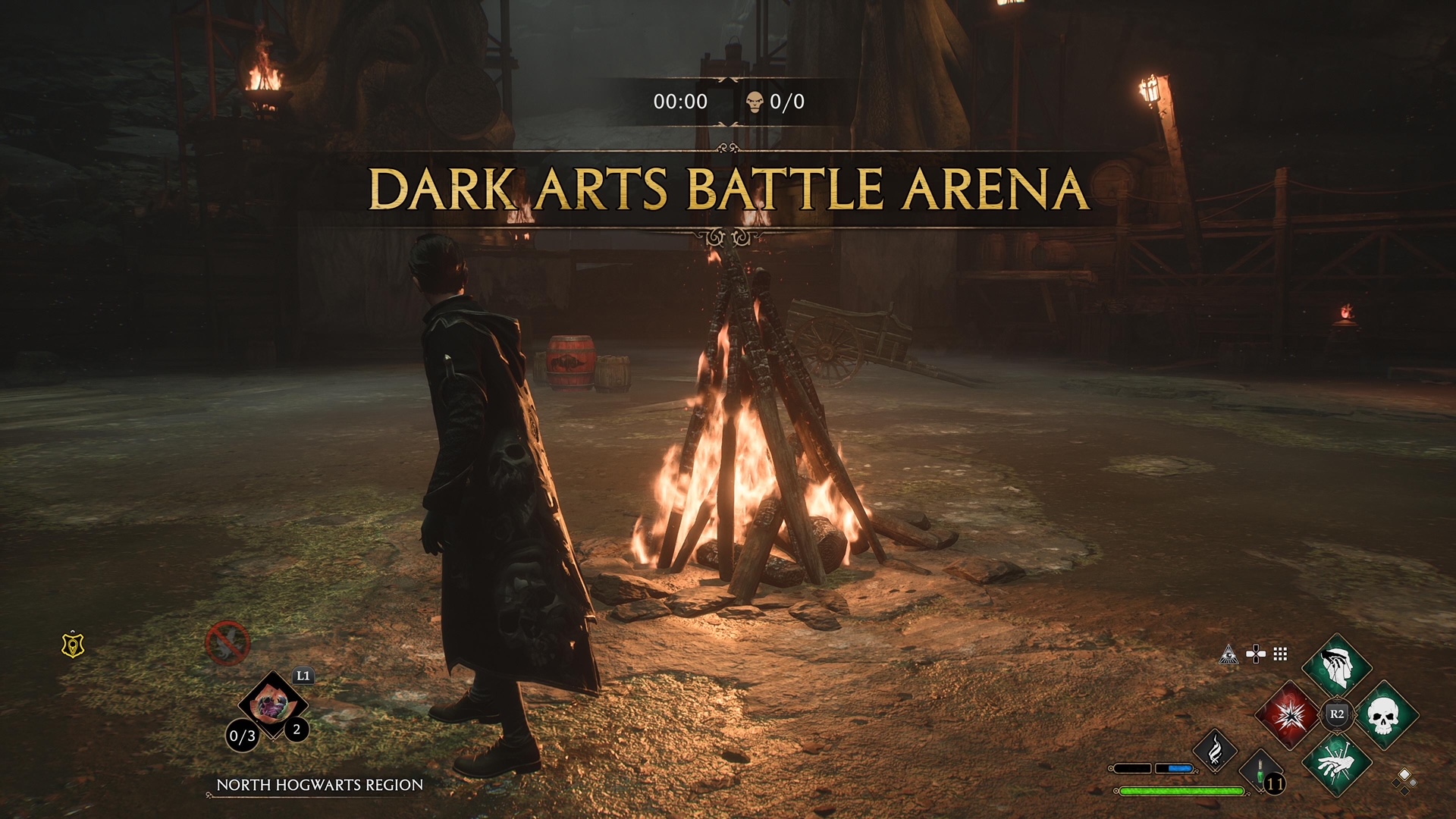Toggle the d-pad quick-slot indicator
This screenshot has width=1456, height=819.
(x=1256, y=654)
